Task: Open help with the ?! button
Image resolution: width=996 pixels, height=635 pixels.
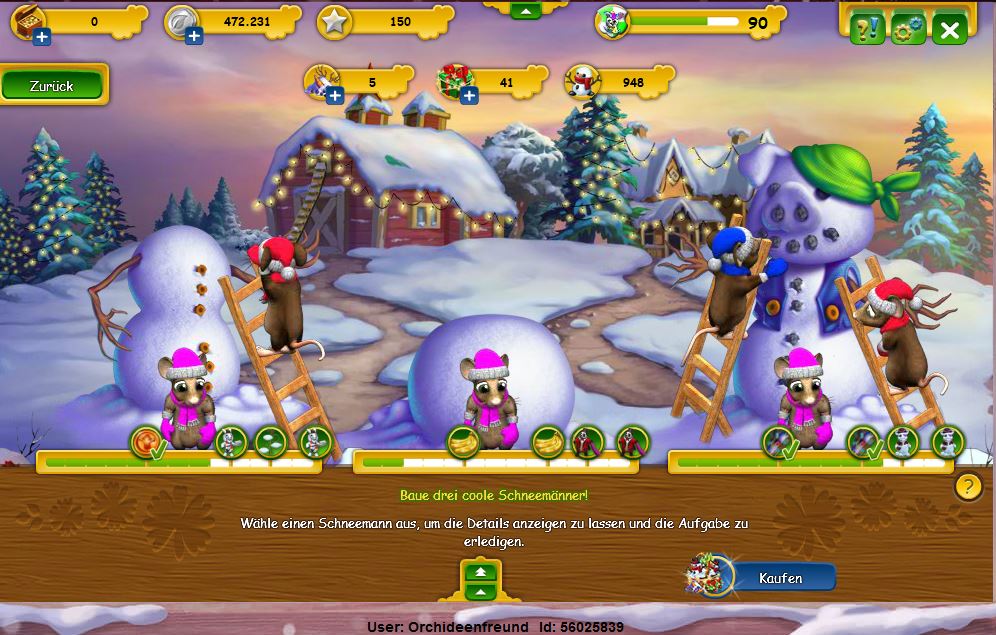Action: click(867, 30)
